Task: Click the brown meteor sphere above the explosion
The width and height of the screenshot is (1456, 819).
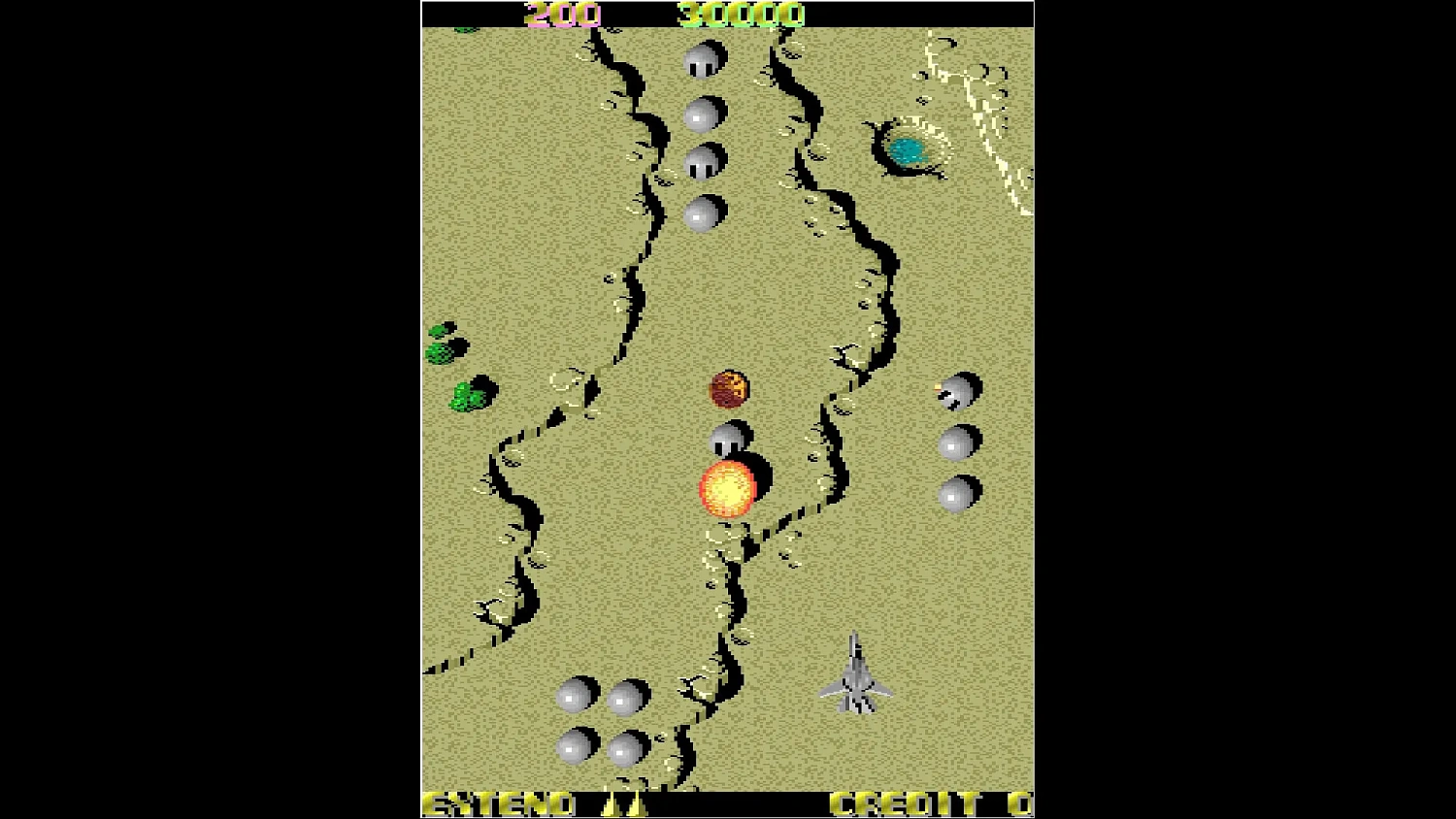Action: (729, 388)
